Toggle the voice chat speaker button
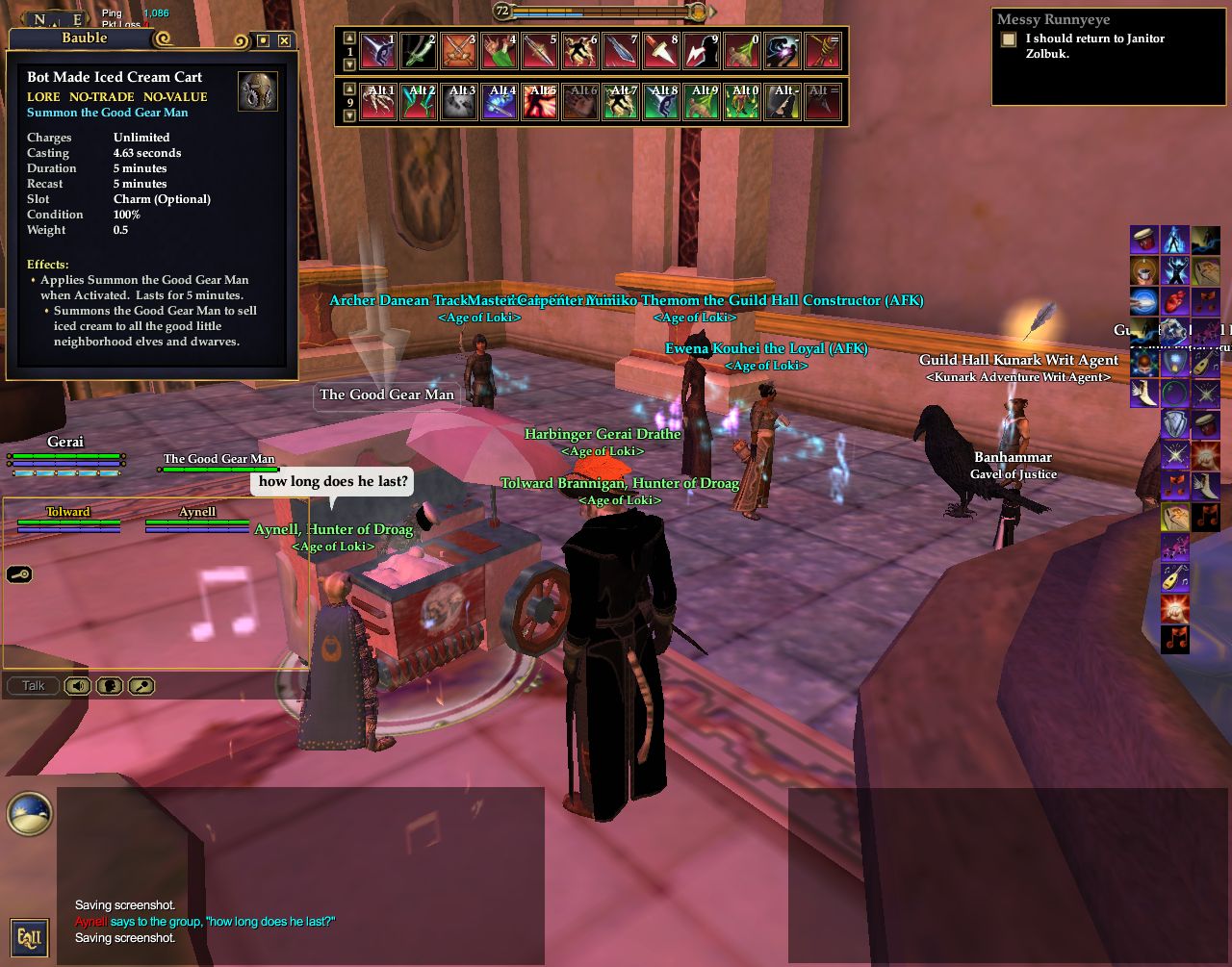Screen dimensions: 1232x967 point(78,686)
